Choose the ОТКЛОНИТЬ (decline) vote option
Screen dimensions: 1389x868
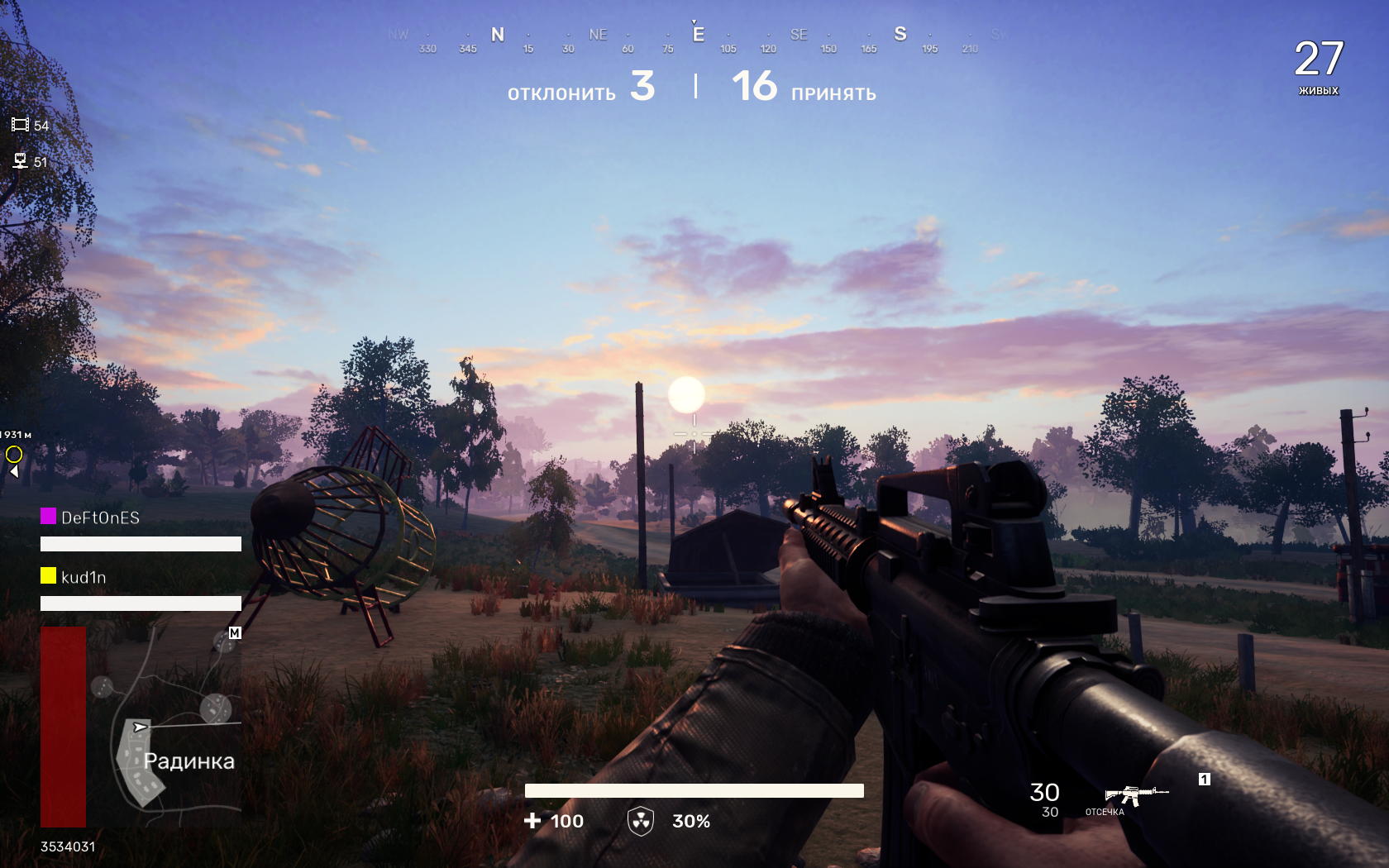coord(561,93)
